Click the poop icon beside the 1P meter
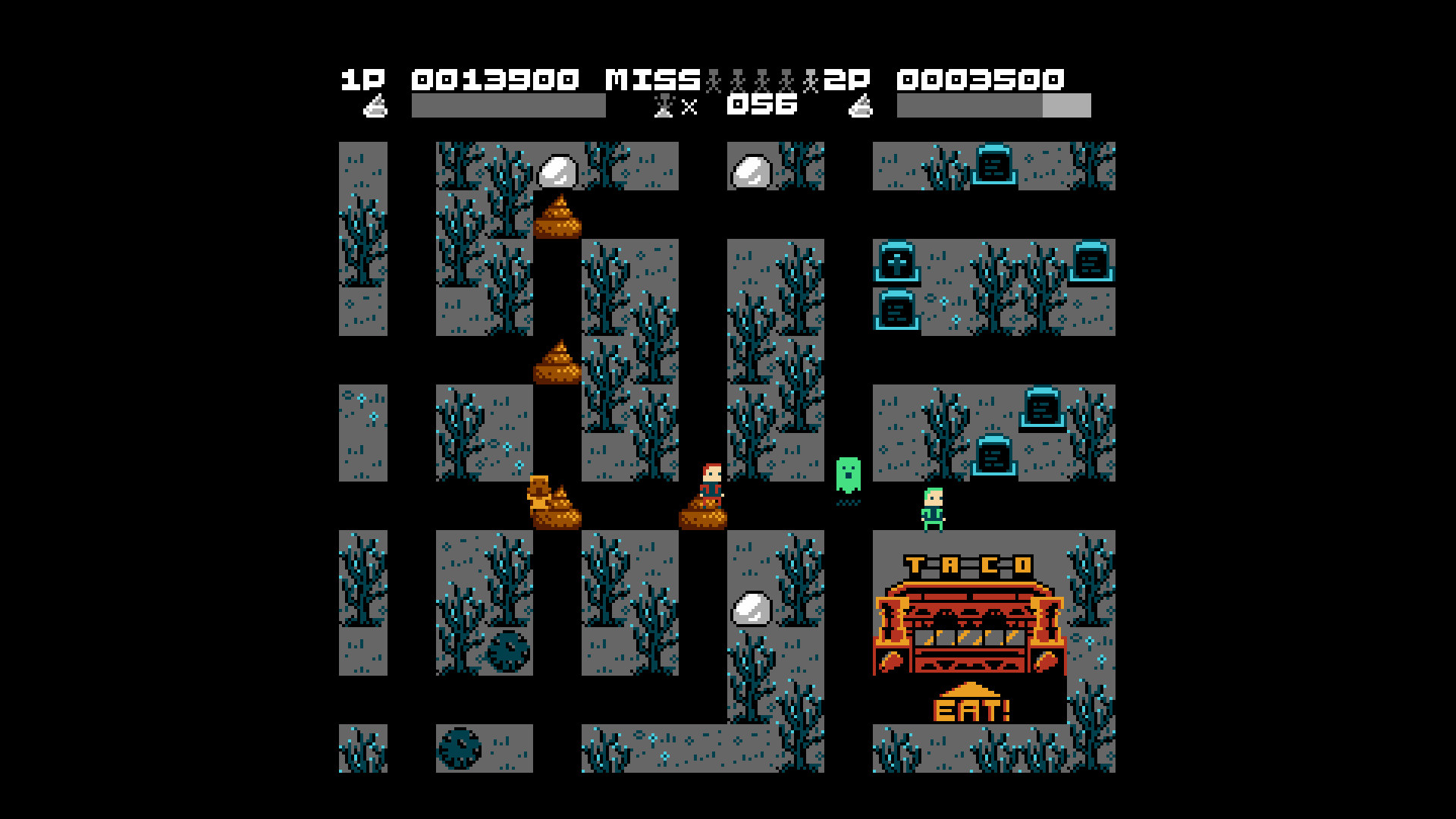1456x819 pixels. [377, 106]
